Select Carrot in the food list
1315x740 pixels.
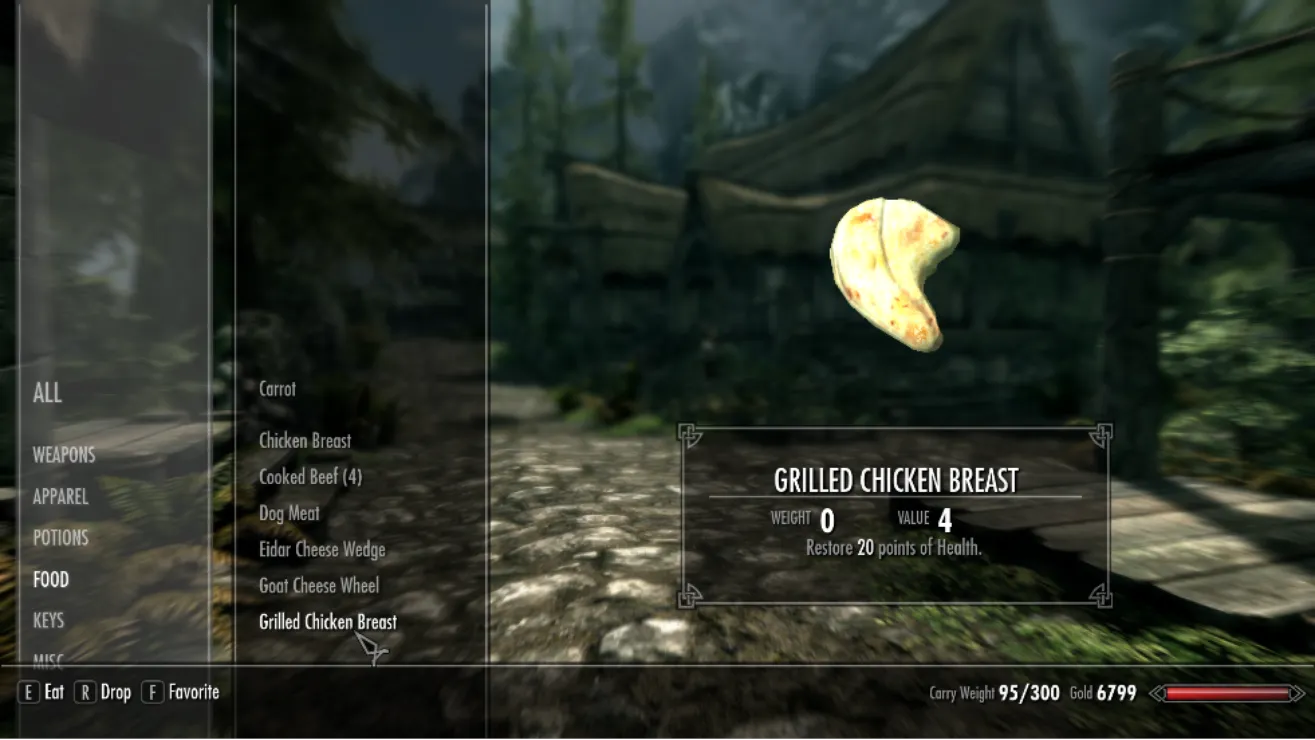tap(277, 389)
